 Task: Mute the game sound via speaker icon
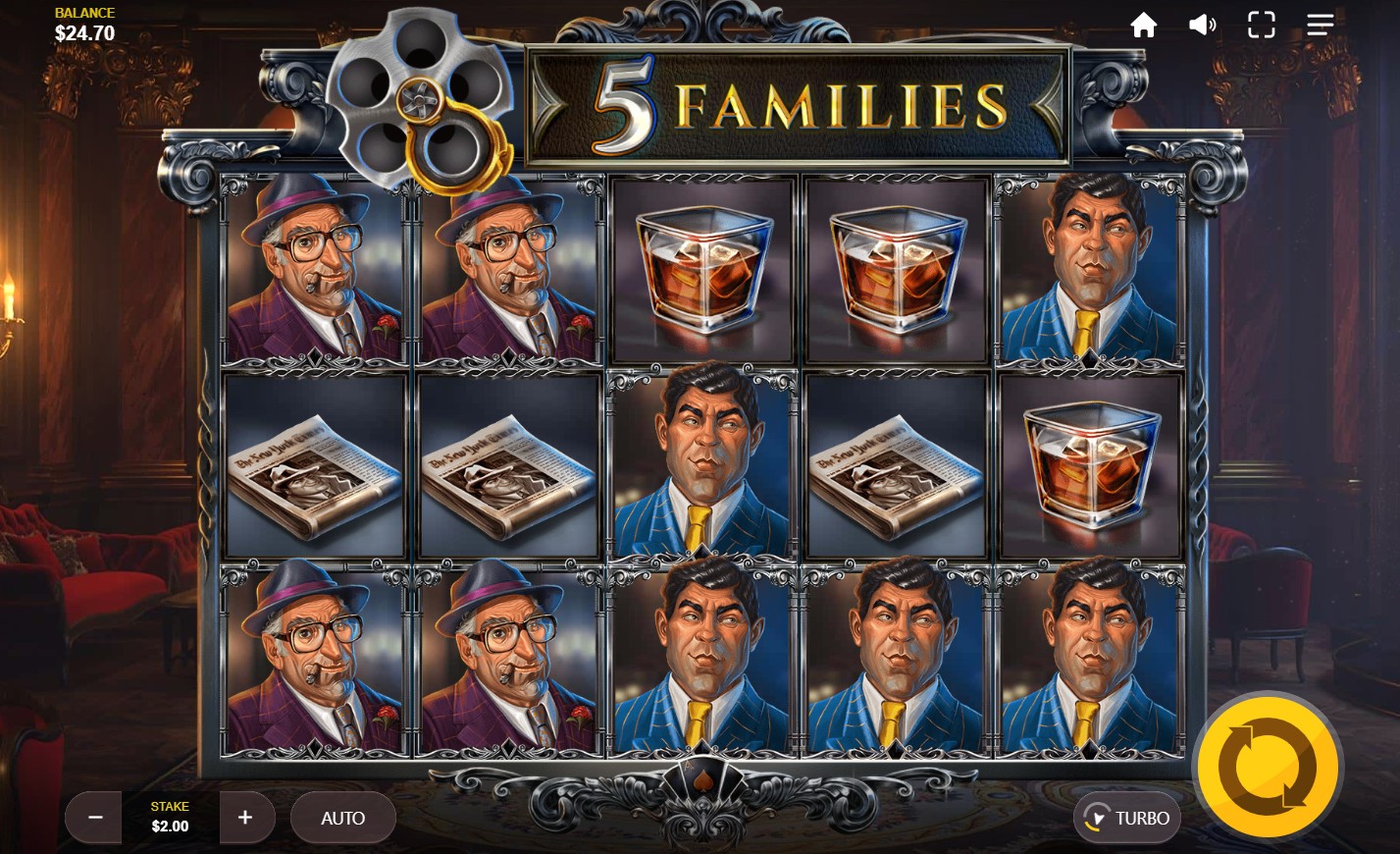click(x=1202, y=25)
